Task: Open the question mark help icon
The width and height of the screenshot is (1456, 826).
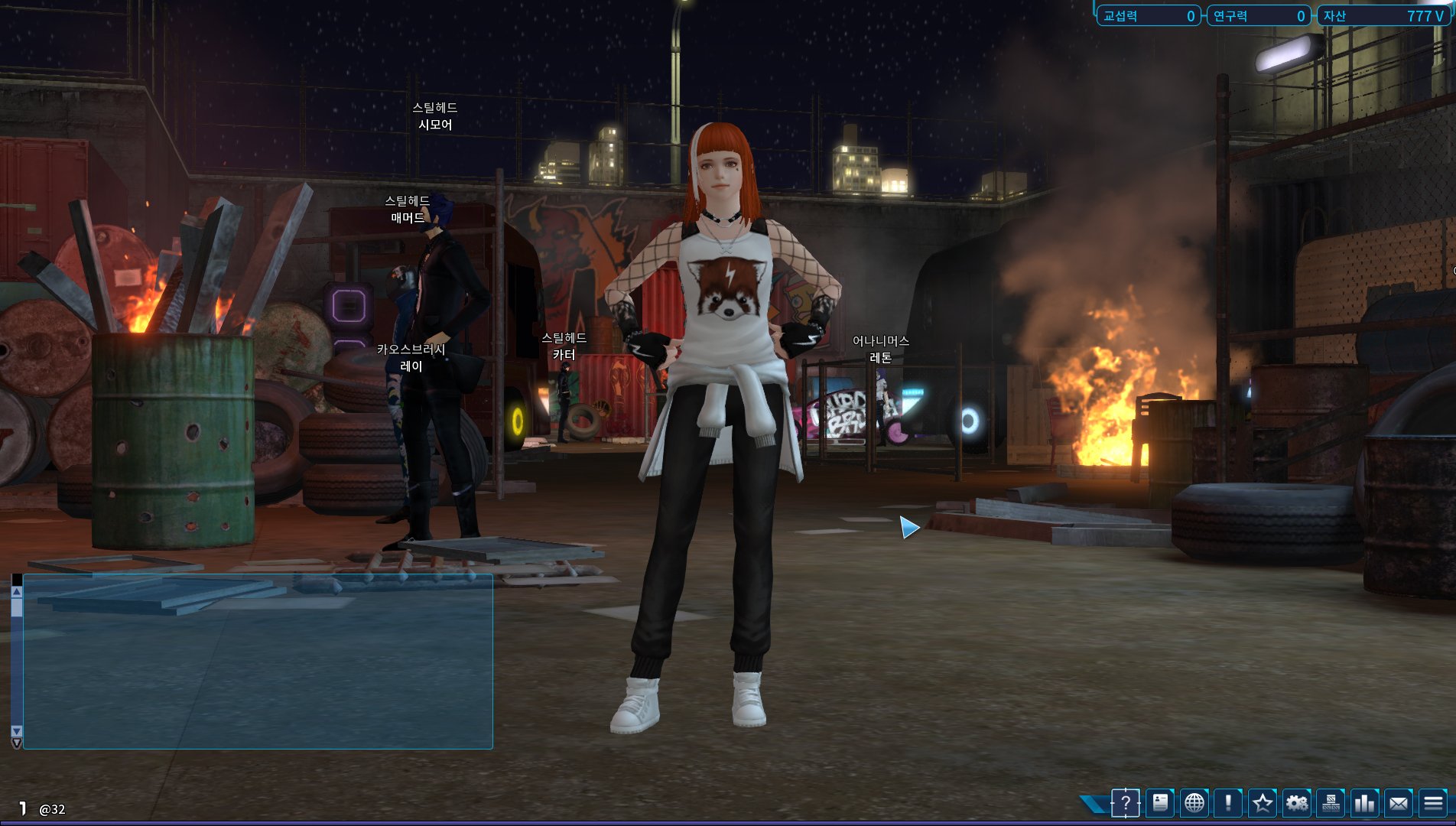Action: tap(1126, 803)
